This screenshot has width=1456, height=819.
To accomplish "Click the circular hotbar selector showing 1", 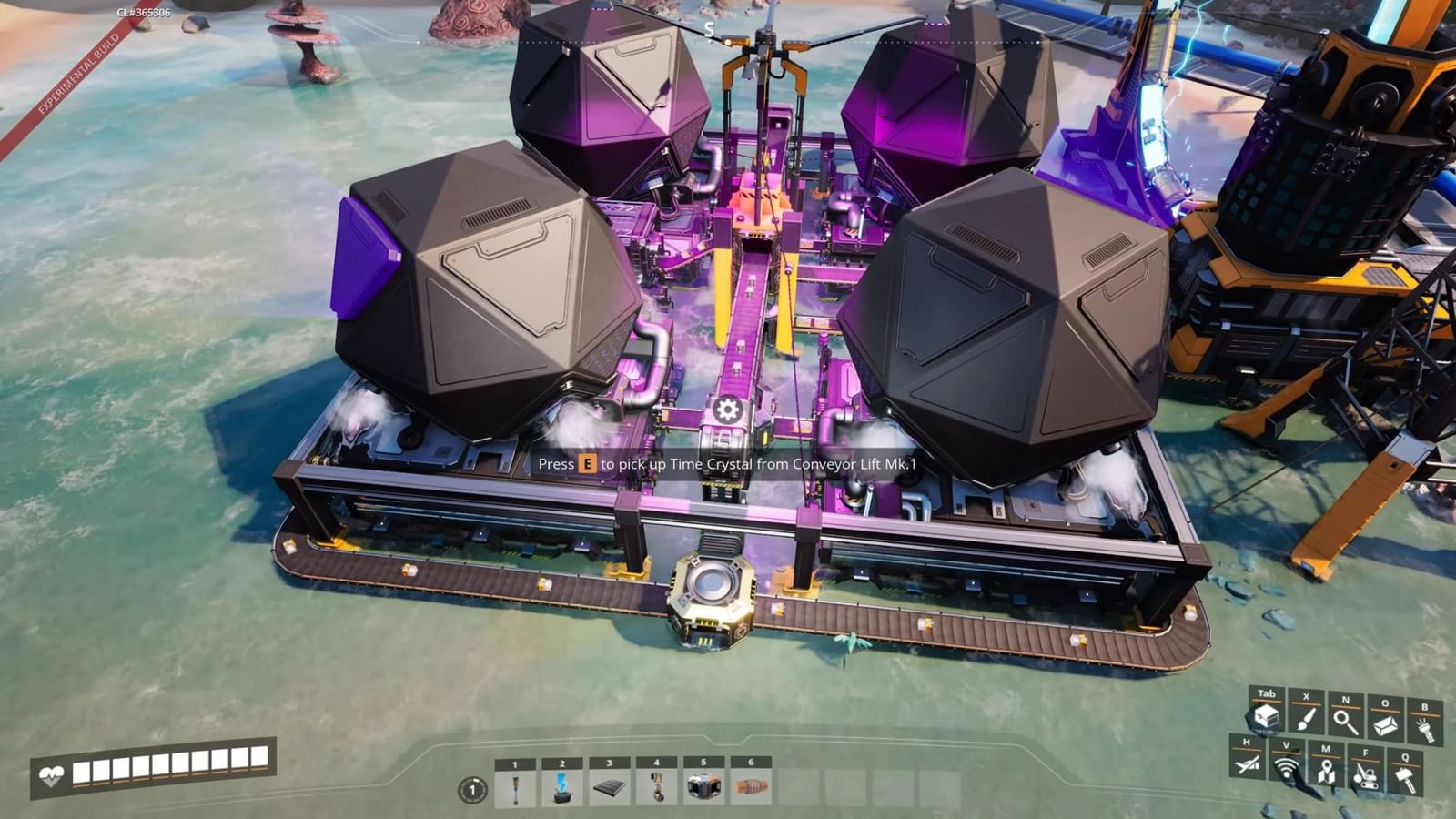I will (472, 790).
